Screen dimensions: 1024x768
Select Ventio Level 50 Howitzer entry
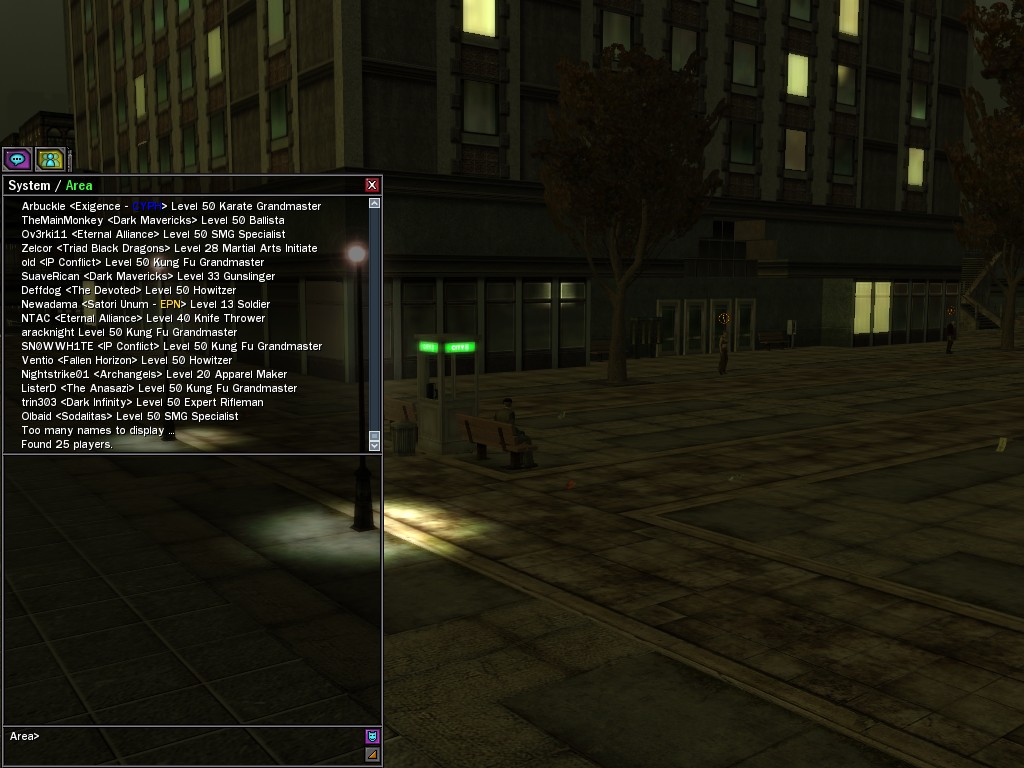pos(126,360)
